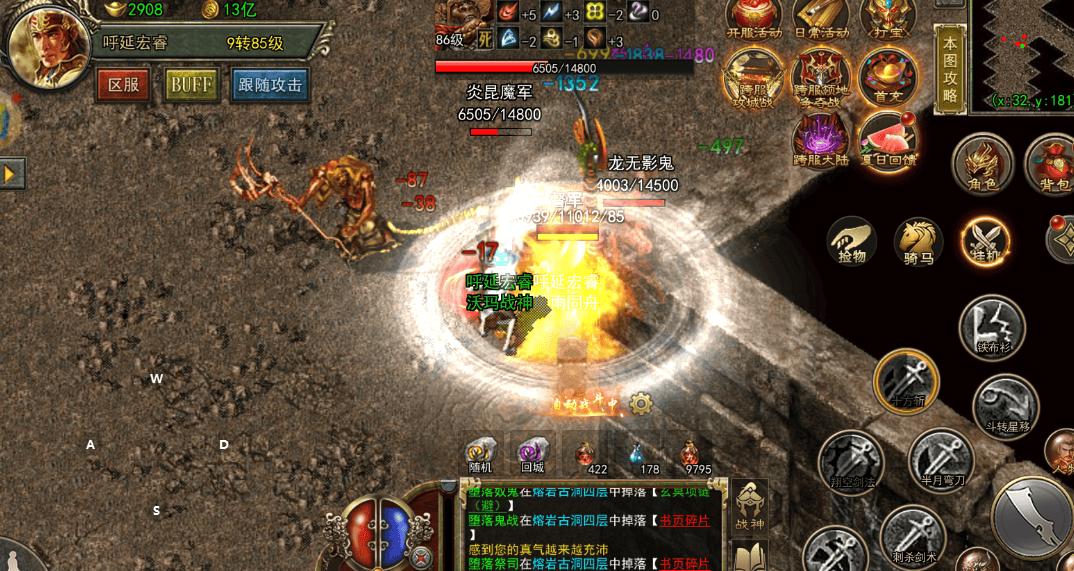Open the 本图攻略 map guide
Screen dimensions: 1074x571
[x=950, y=71]
